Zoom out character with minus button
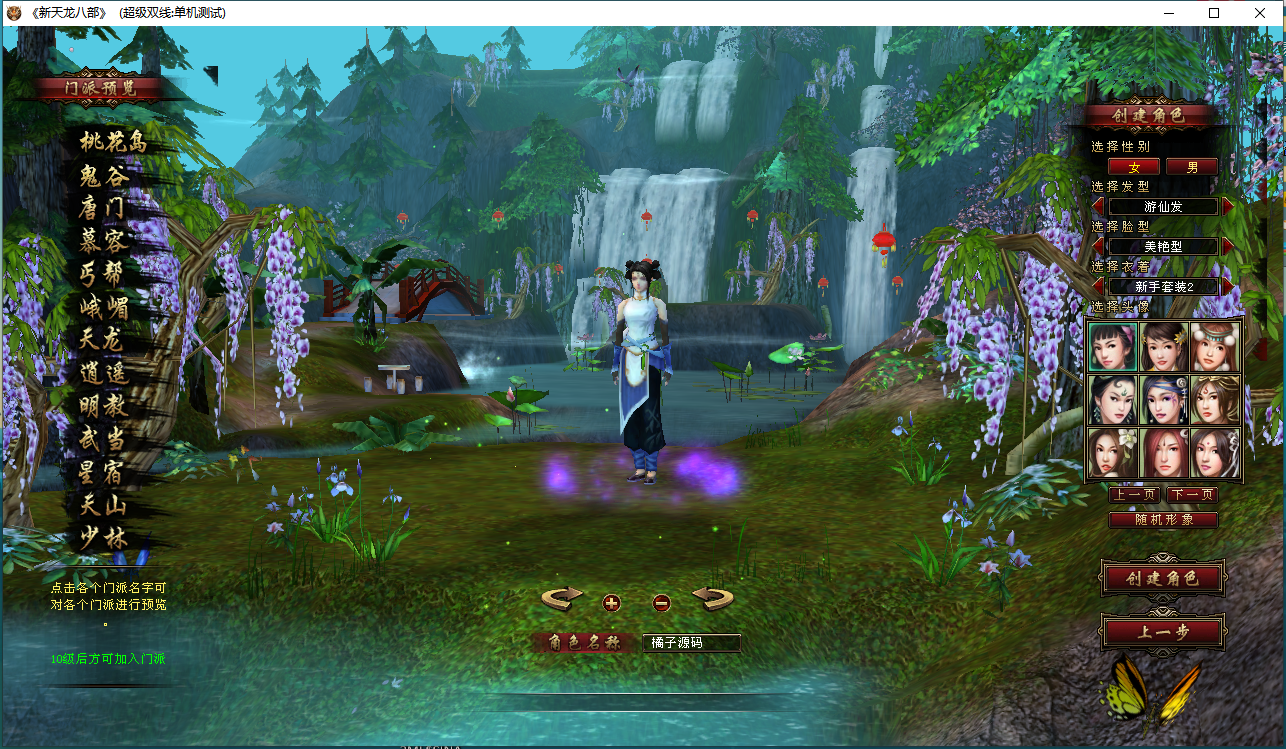The width and height of the screenshot is (1286, 749). tap(661, 602)
